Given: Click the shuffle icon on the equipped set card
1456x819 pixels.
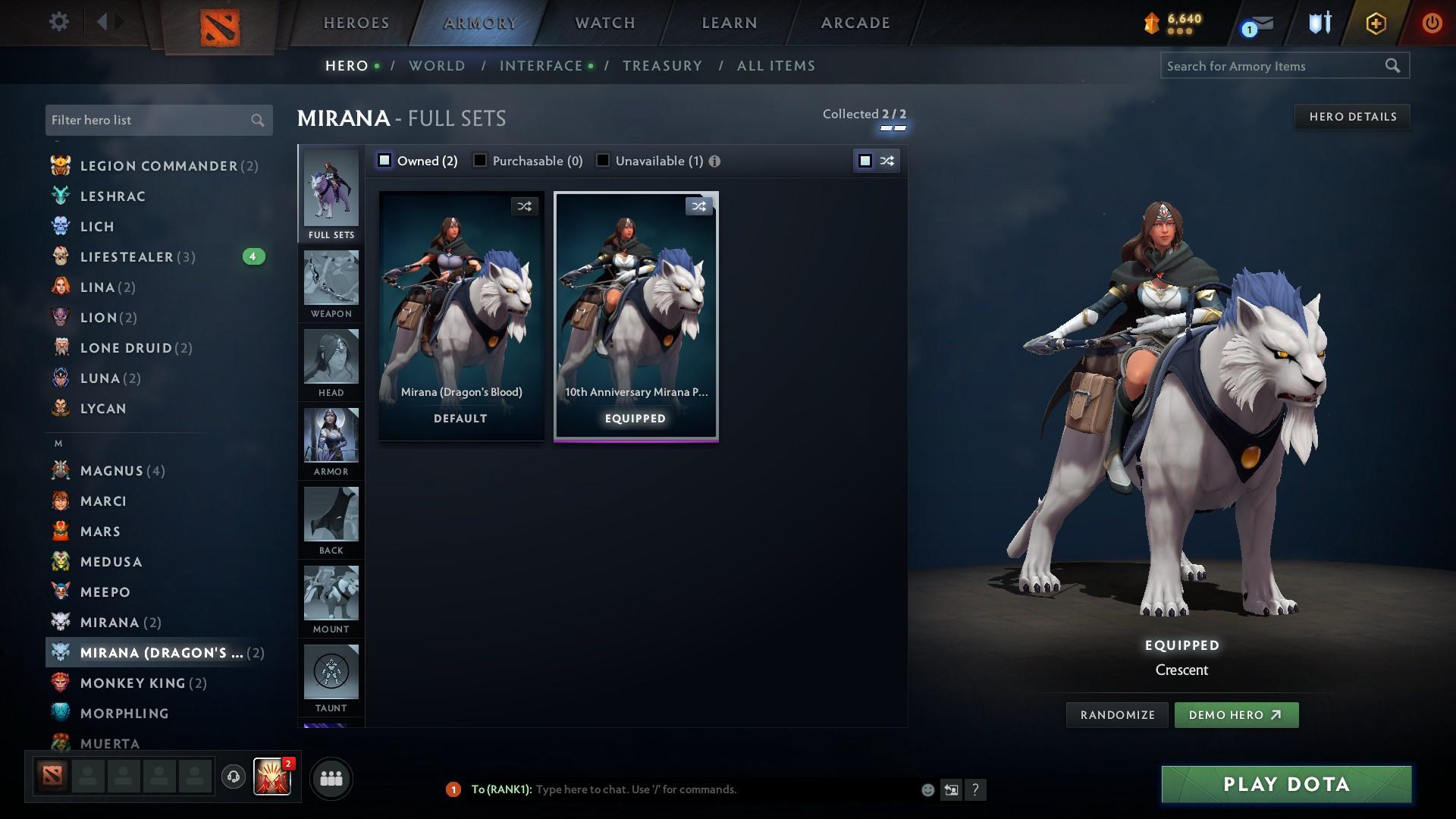Looking at the screenshot, I should [698, 206].
